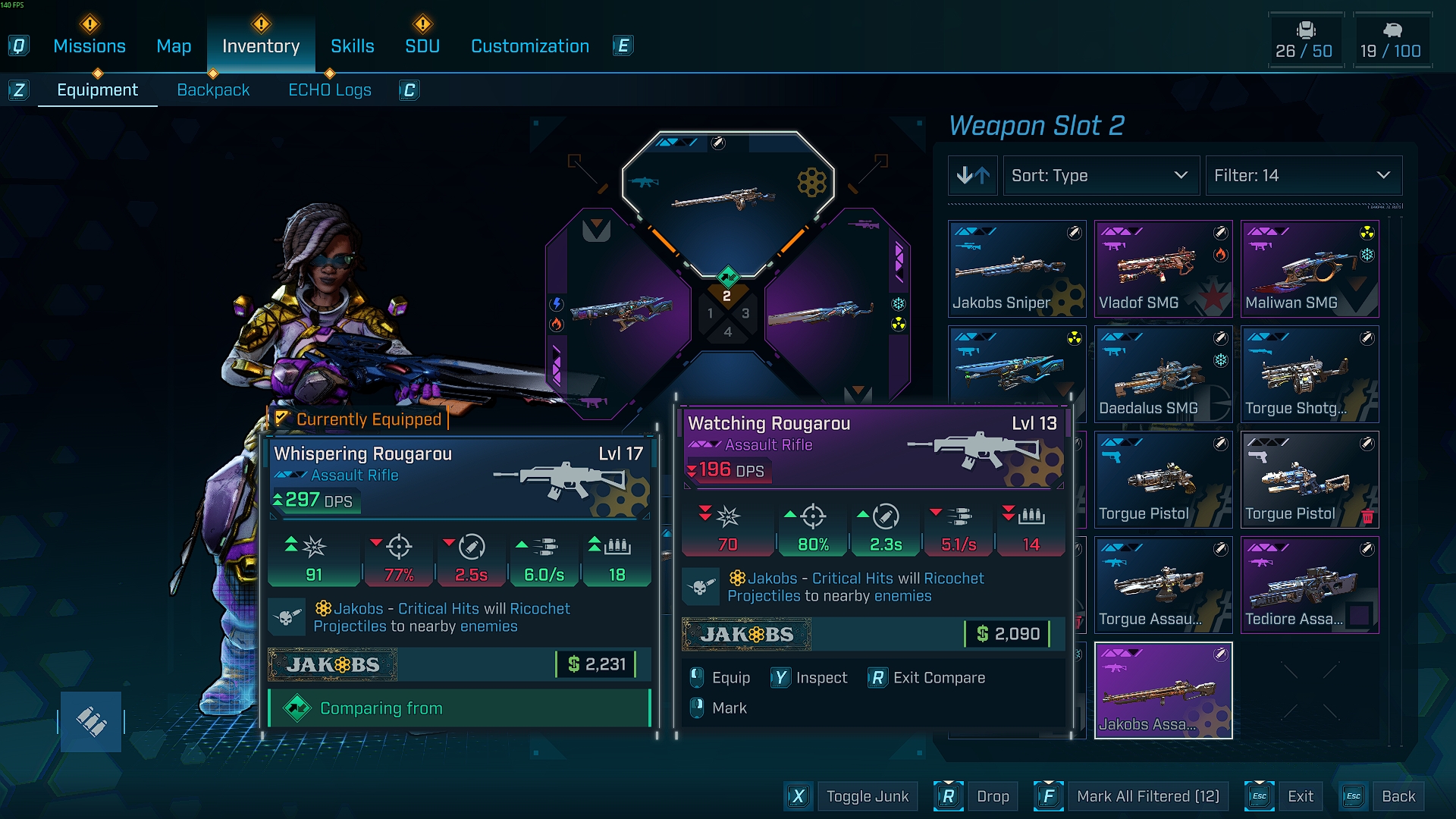The image size is (1456, 819).
Task: Open the Sort: Type dropdown
Action: [x=1100, y=176]
